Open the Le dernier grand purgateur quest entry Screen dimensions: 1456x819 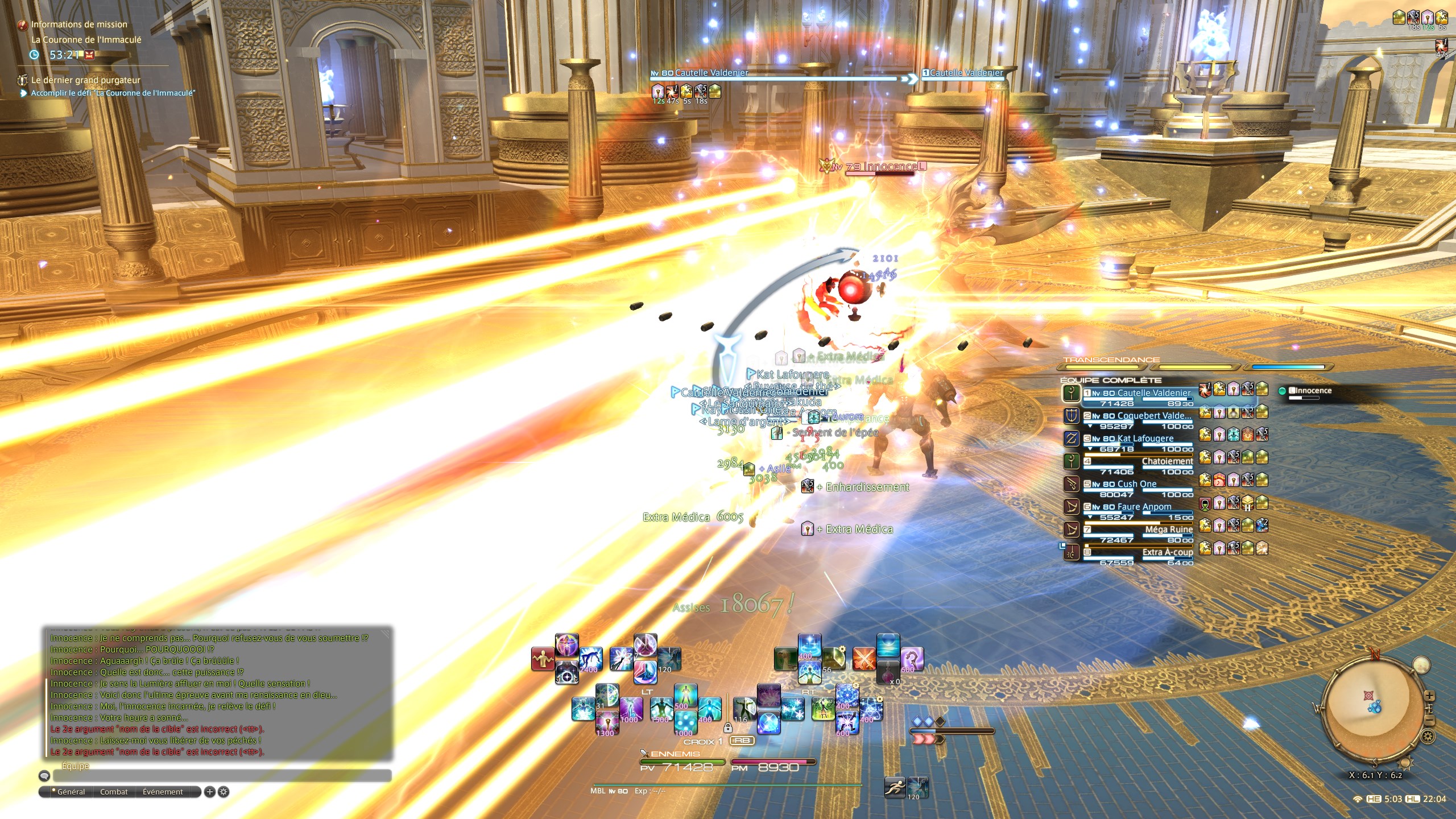click(x=85, y=80)
